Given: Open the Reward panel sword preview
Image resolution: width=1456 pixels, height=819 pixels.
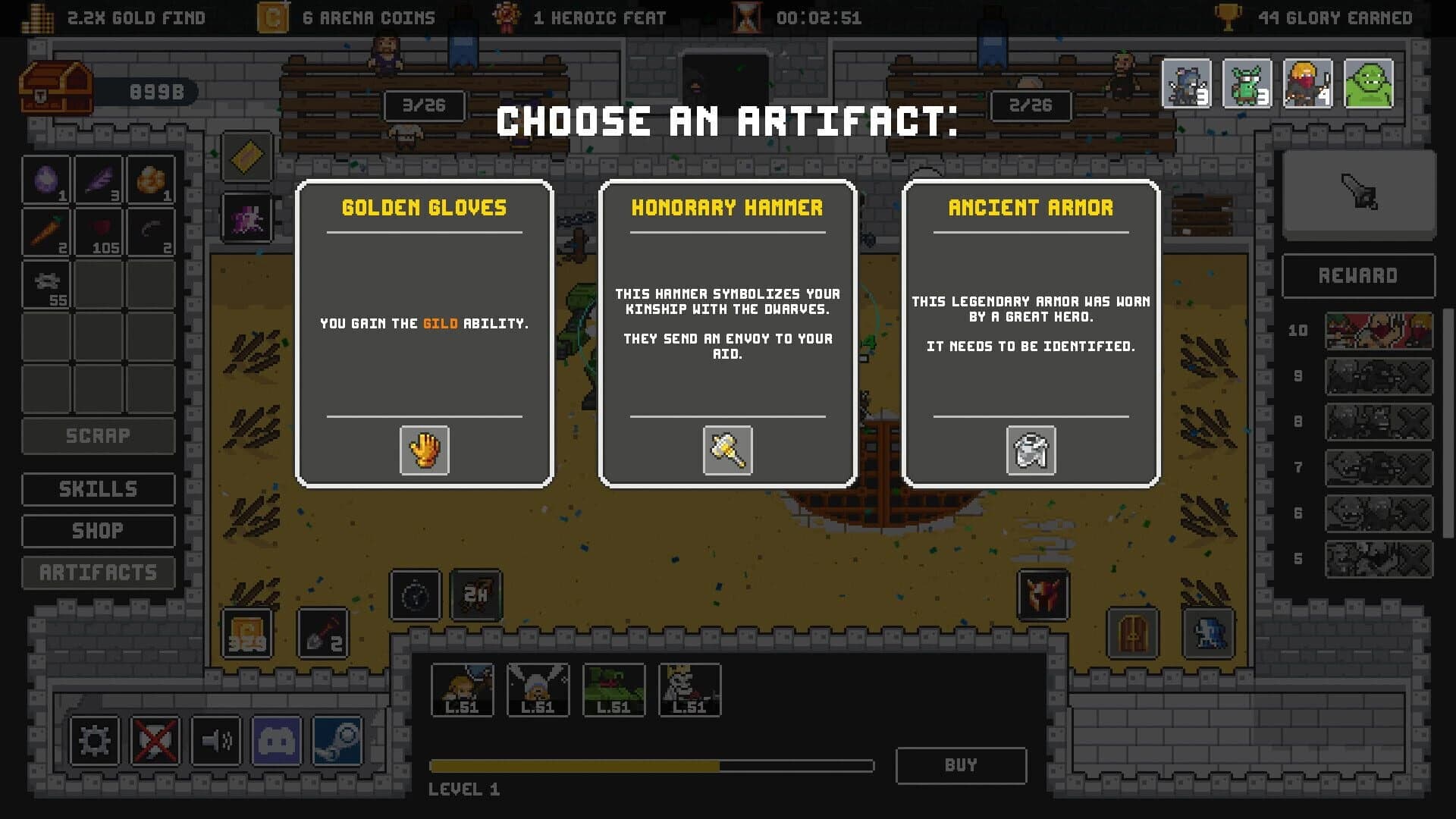Looking at the screenshot, I should point(1358,195).
